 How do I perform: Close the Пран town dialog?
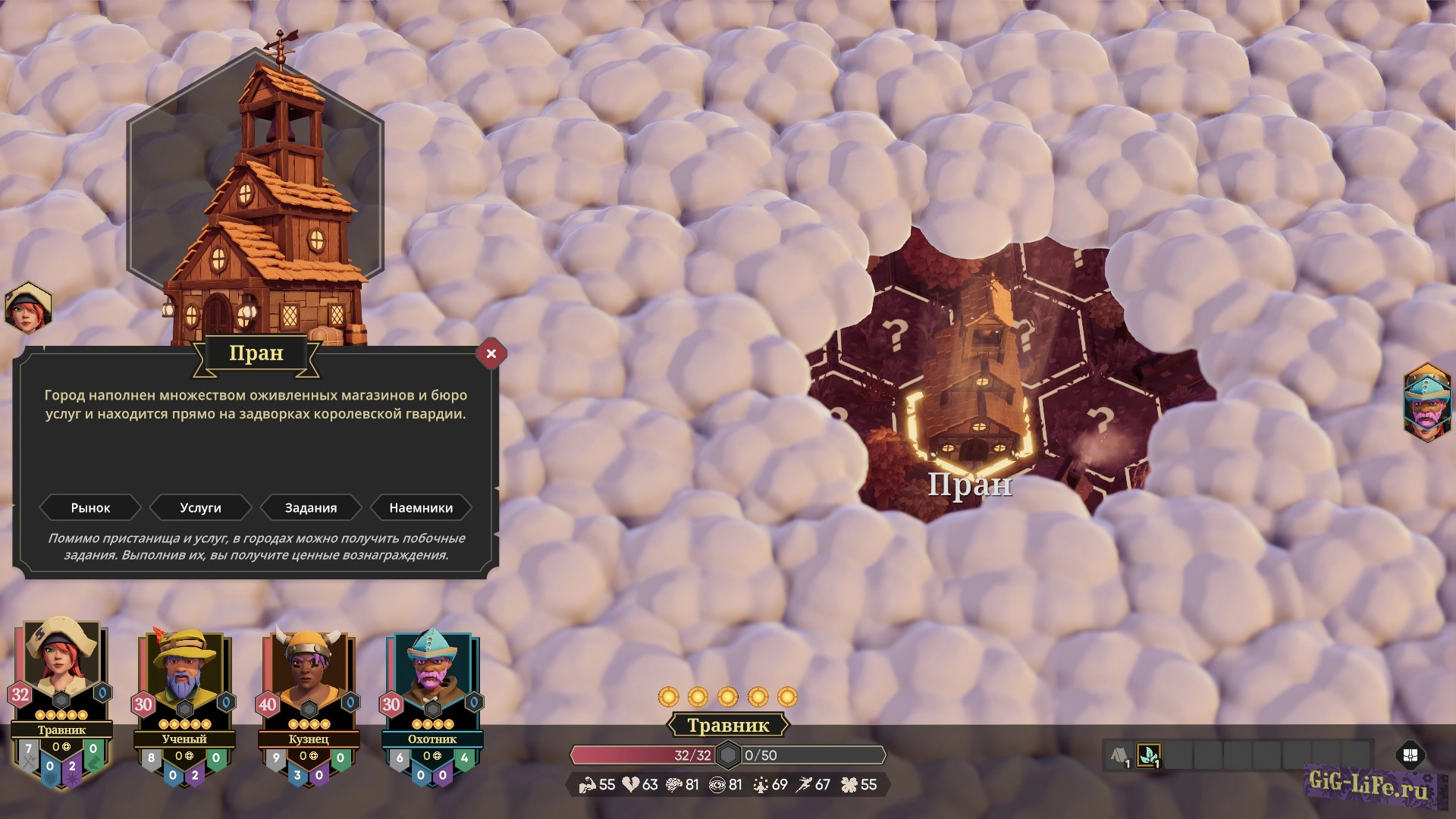[x=491, y=353]
